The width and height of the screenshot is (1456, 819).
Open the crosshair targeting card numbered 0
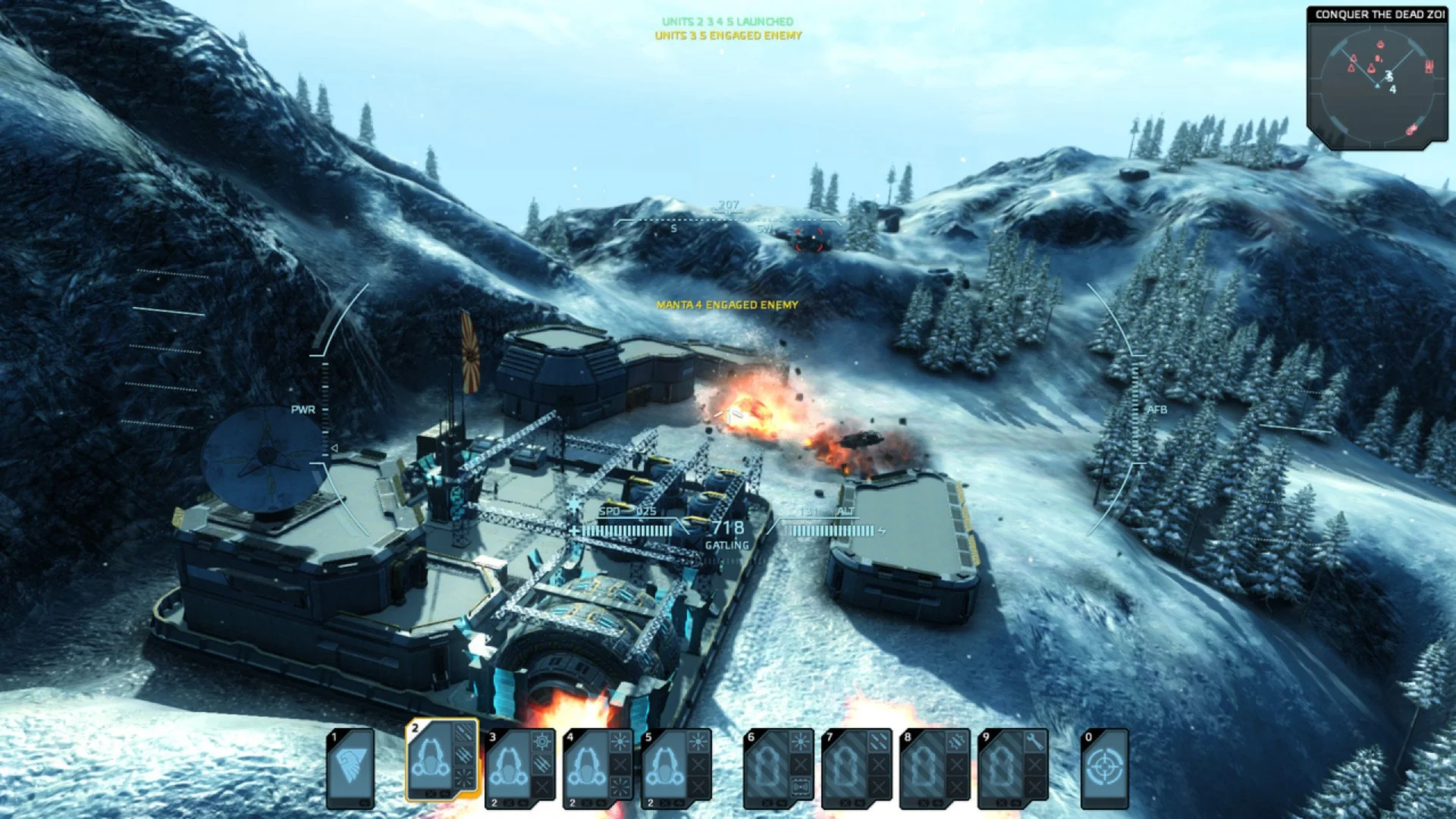pos(1104,767)
